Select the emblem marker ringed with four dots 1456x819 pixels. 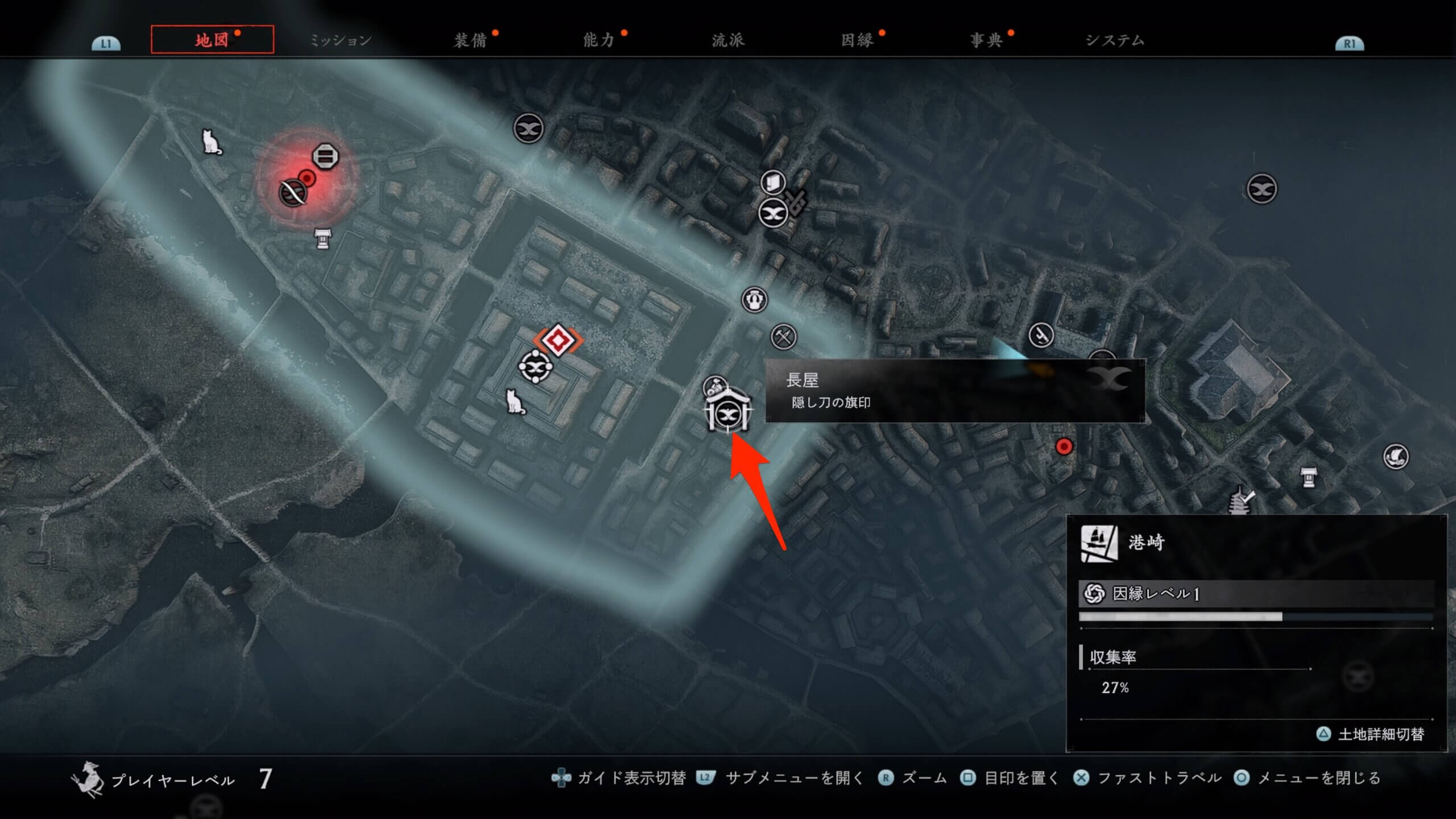pos(536,366)
